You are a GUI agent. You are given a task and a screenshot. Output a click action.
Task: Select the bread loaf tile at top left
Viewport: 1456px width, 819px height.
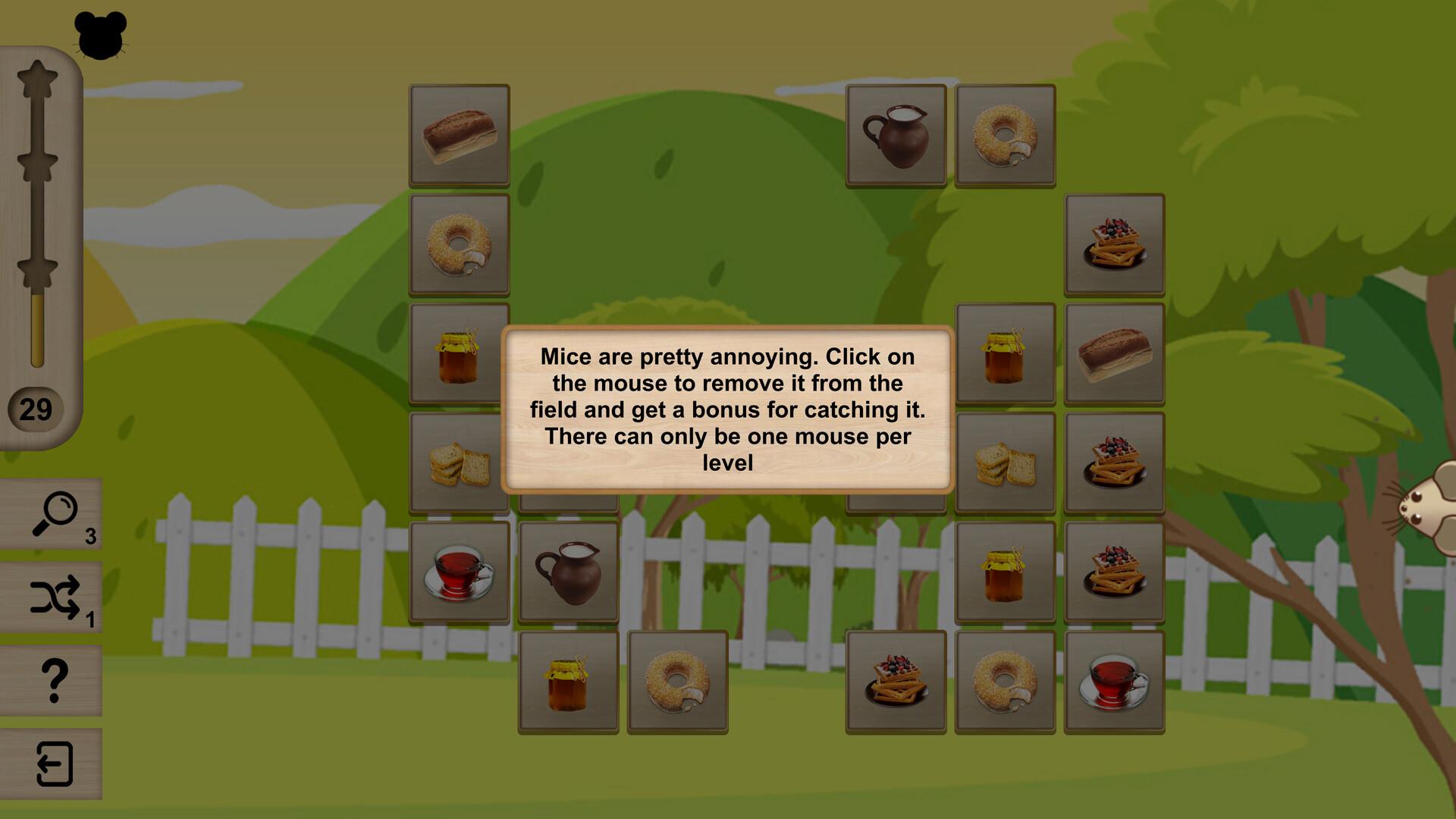click(458, 134)
